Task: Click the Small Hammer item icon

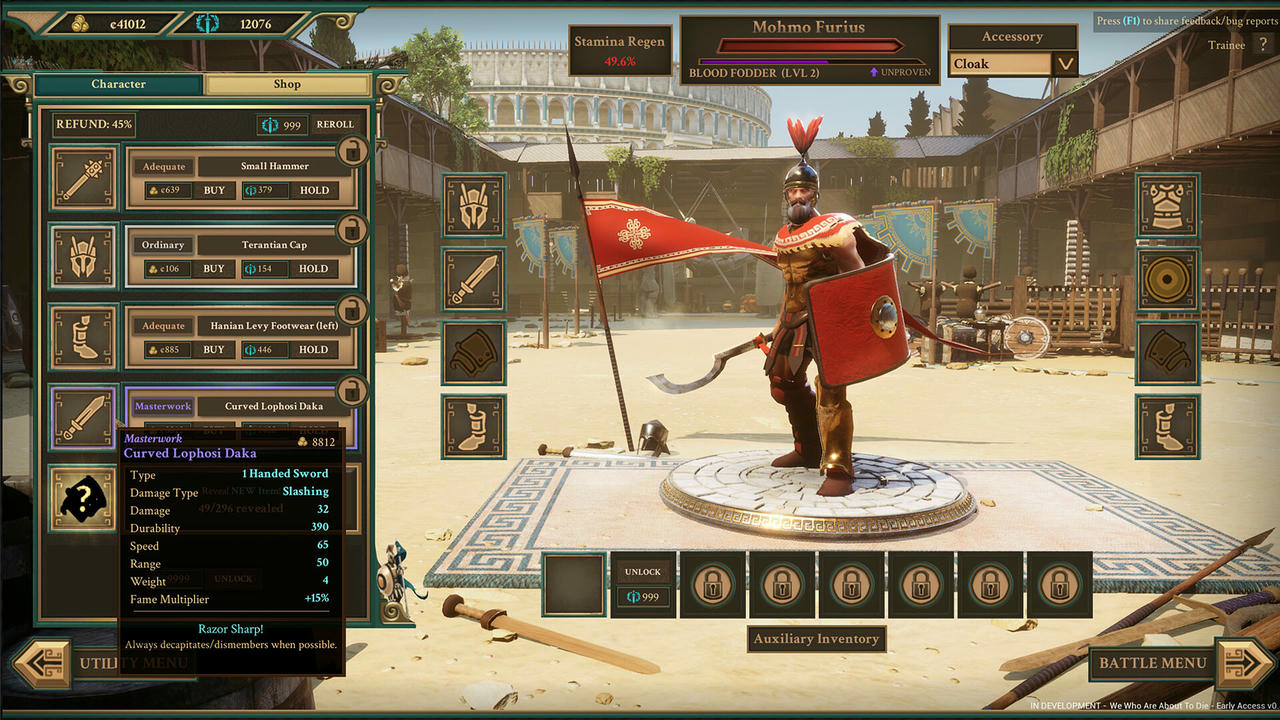Action: [x=84, y=178]
